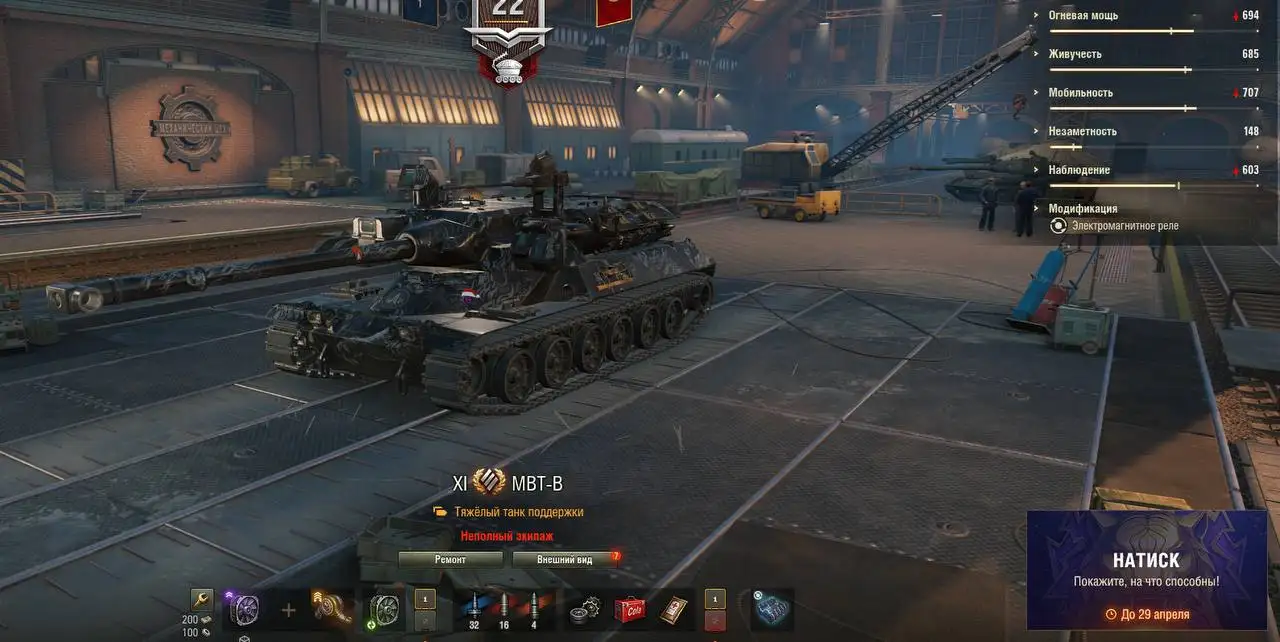The height and width of the screenshot is (642, 1280).
Task: Select the red Cola case consumable
Action: tap(629, 609)
